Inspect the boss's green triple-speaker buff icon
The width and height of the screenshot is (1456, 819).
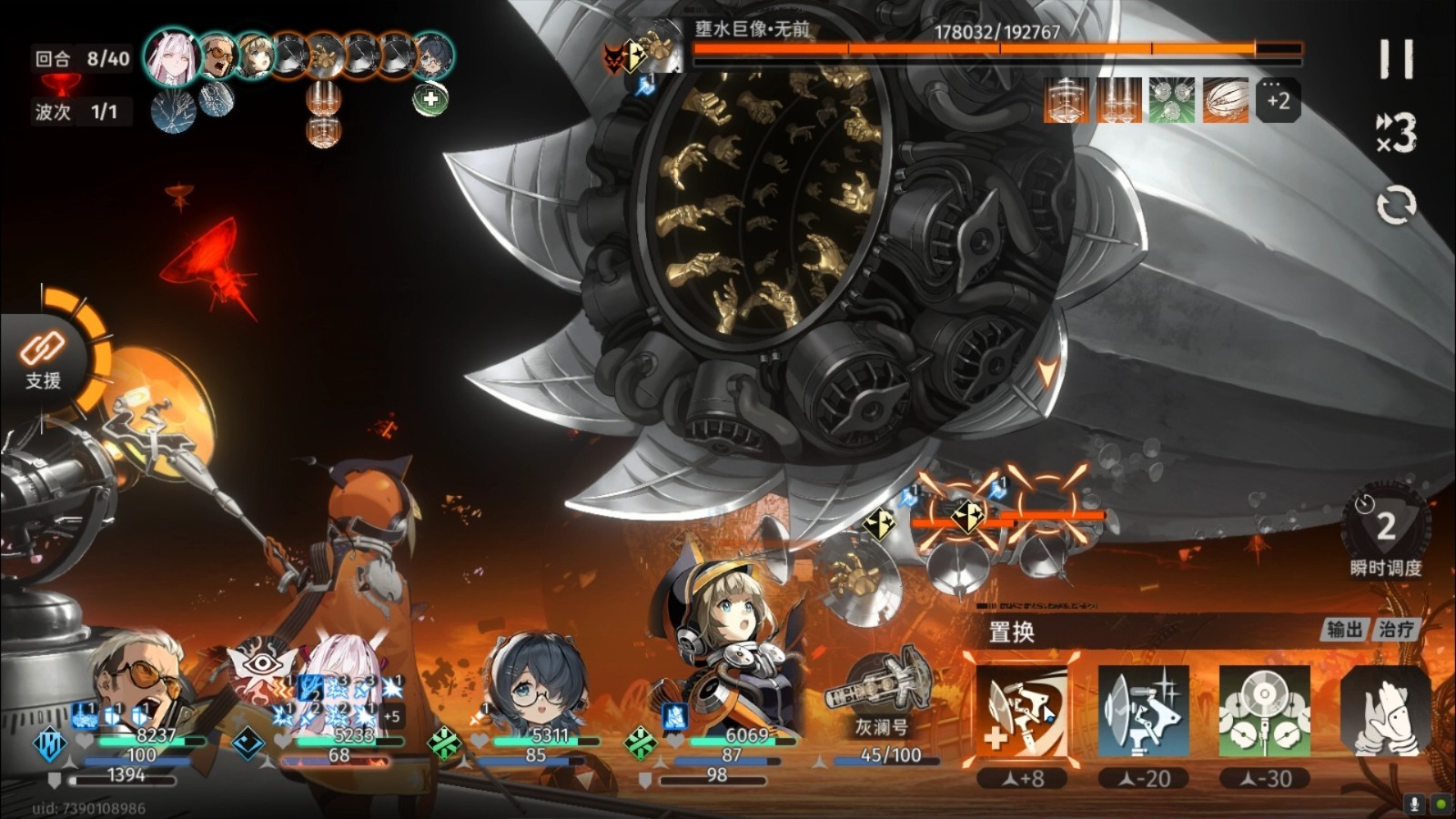[1172, 100]
